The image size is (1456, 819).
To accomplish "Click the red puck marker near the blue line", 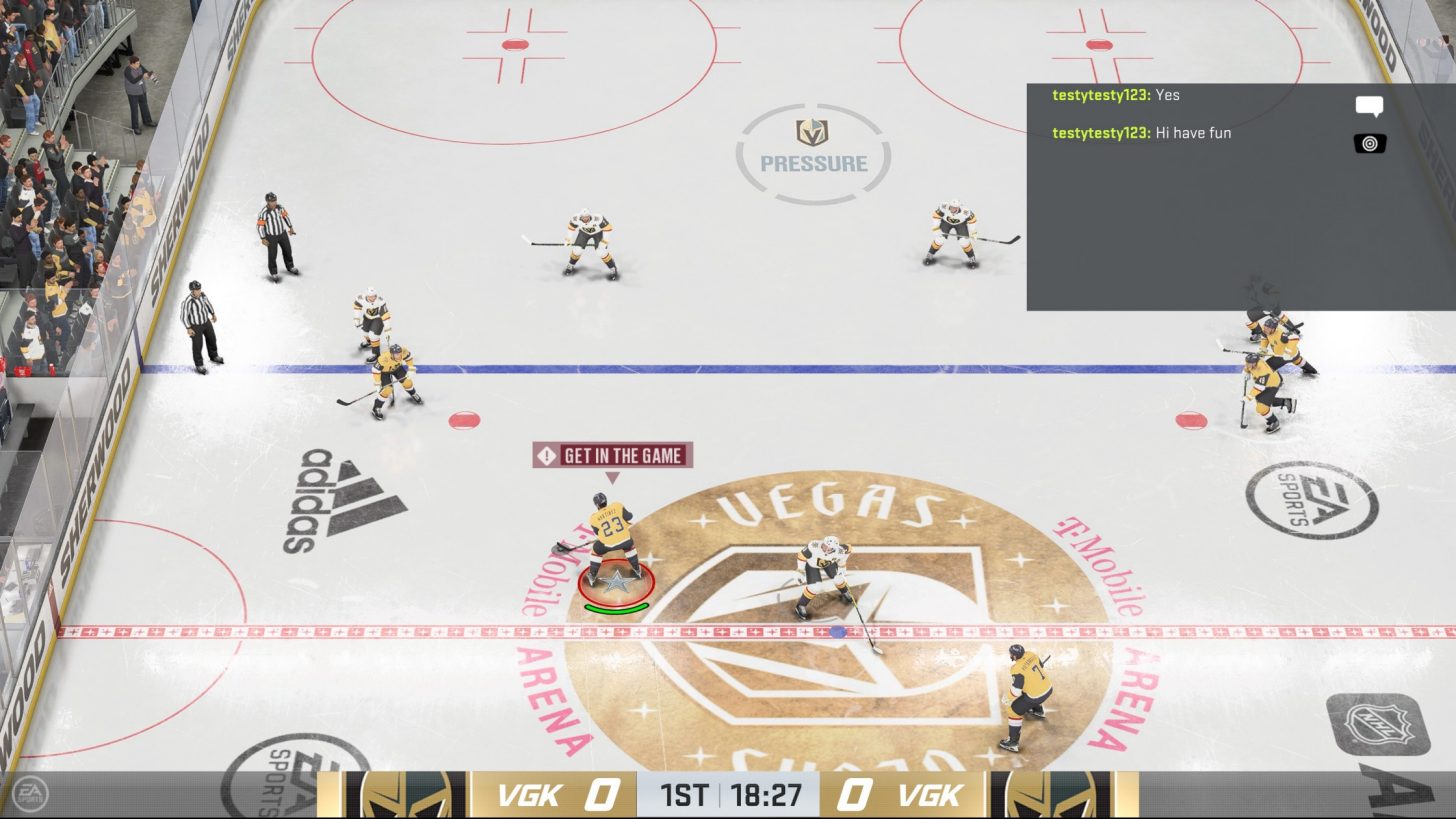I will point(463,420).
